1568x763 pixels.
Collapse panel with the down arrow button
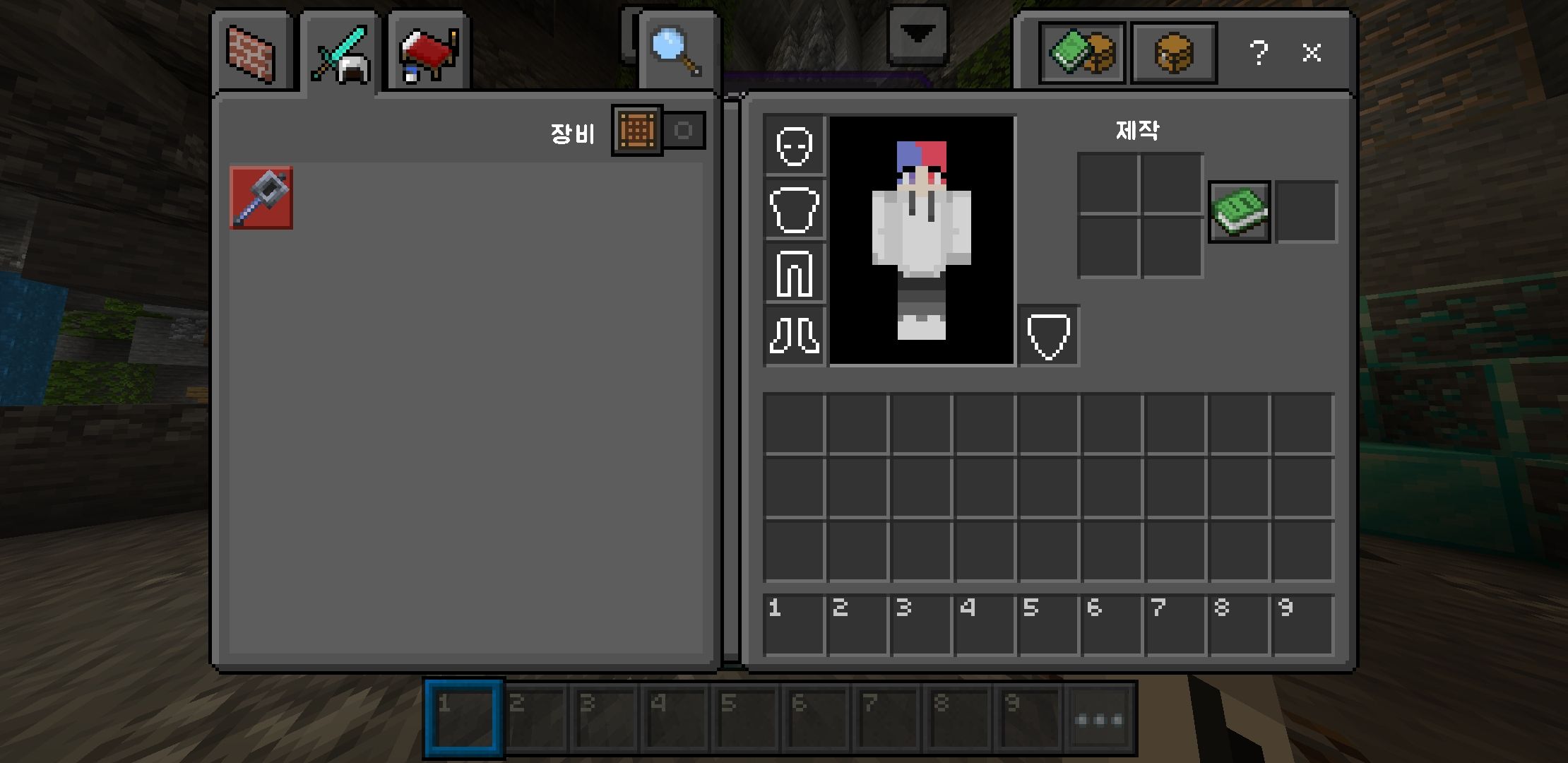point(917,35)
